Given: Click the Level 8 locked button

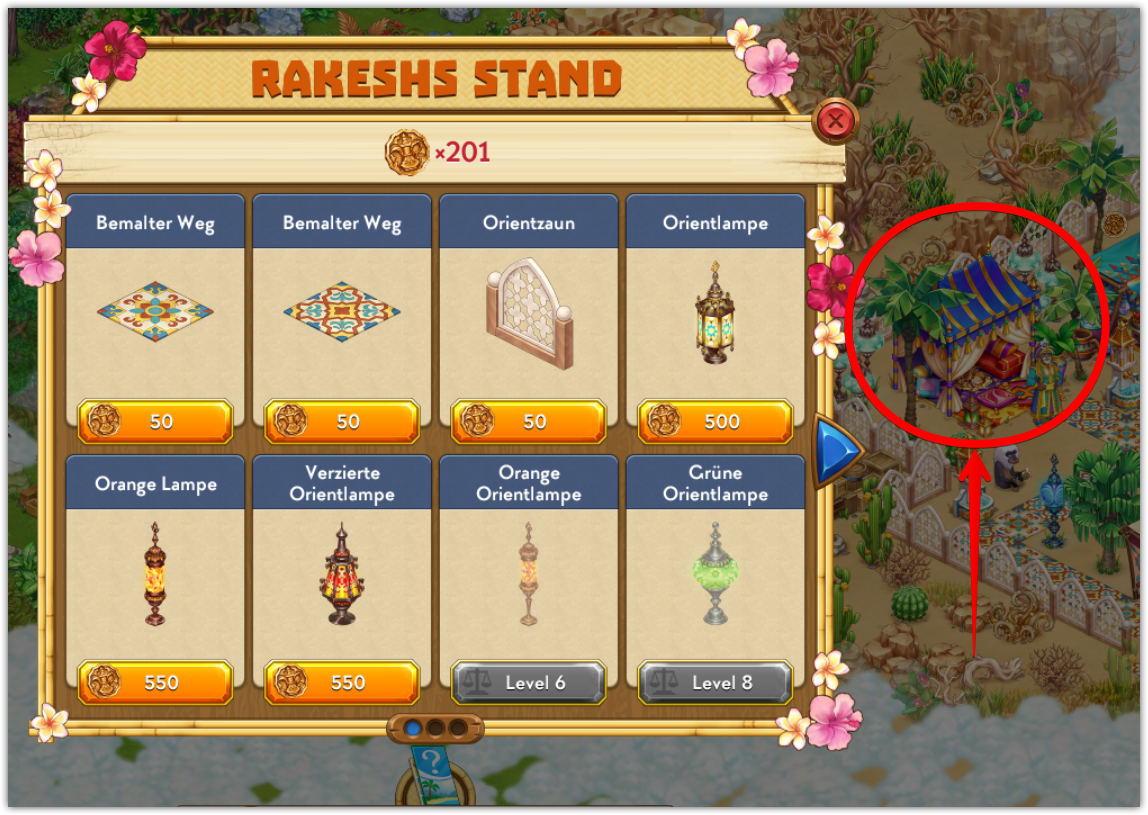Looking at the screenshot, I should pyautogui.click(x=715, y=683).
